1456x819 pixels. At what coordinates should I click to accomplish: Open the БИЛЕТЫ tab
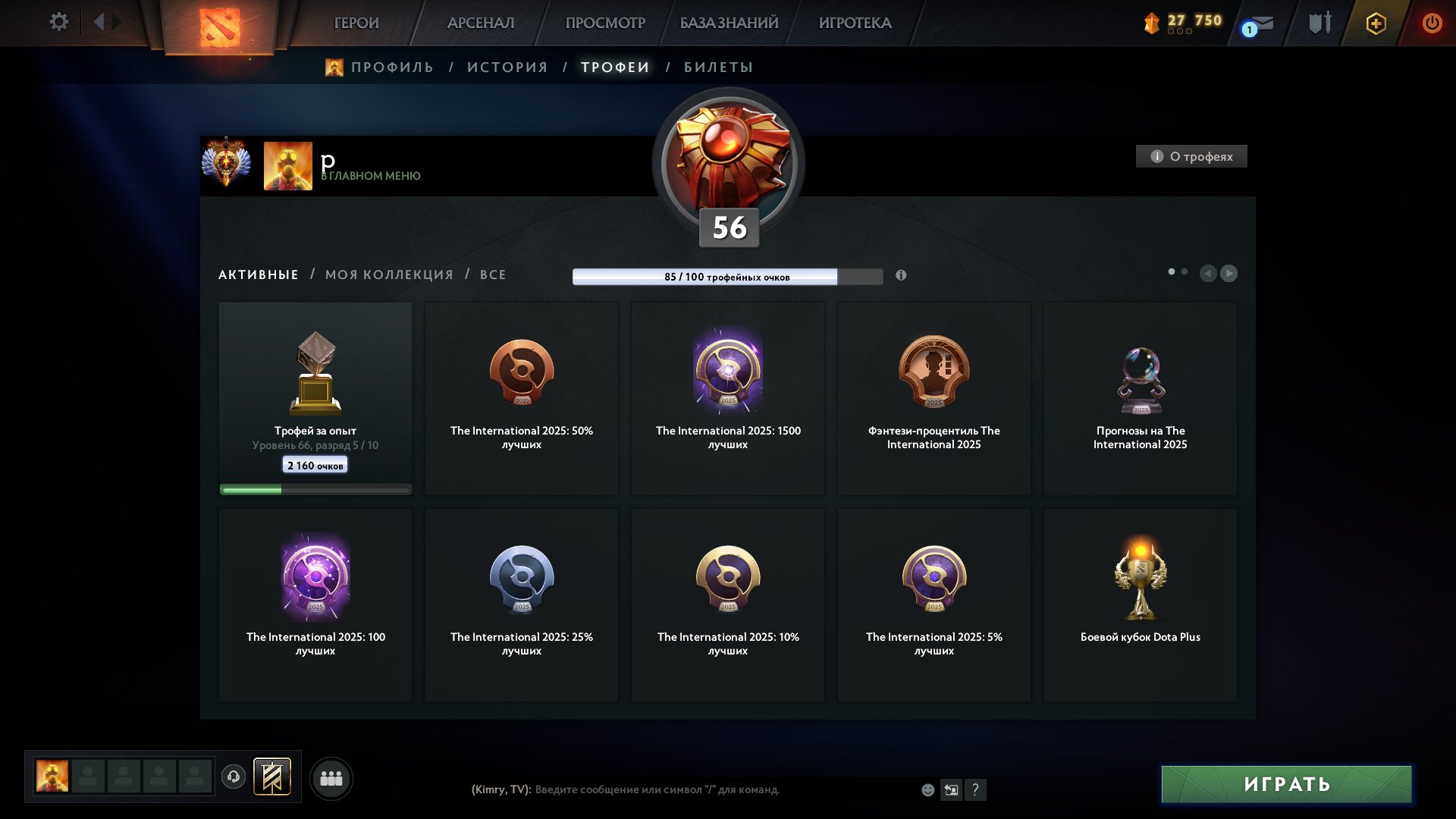[718, 67]
